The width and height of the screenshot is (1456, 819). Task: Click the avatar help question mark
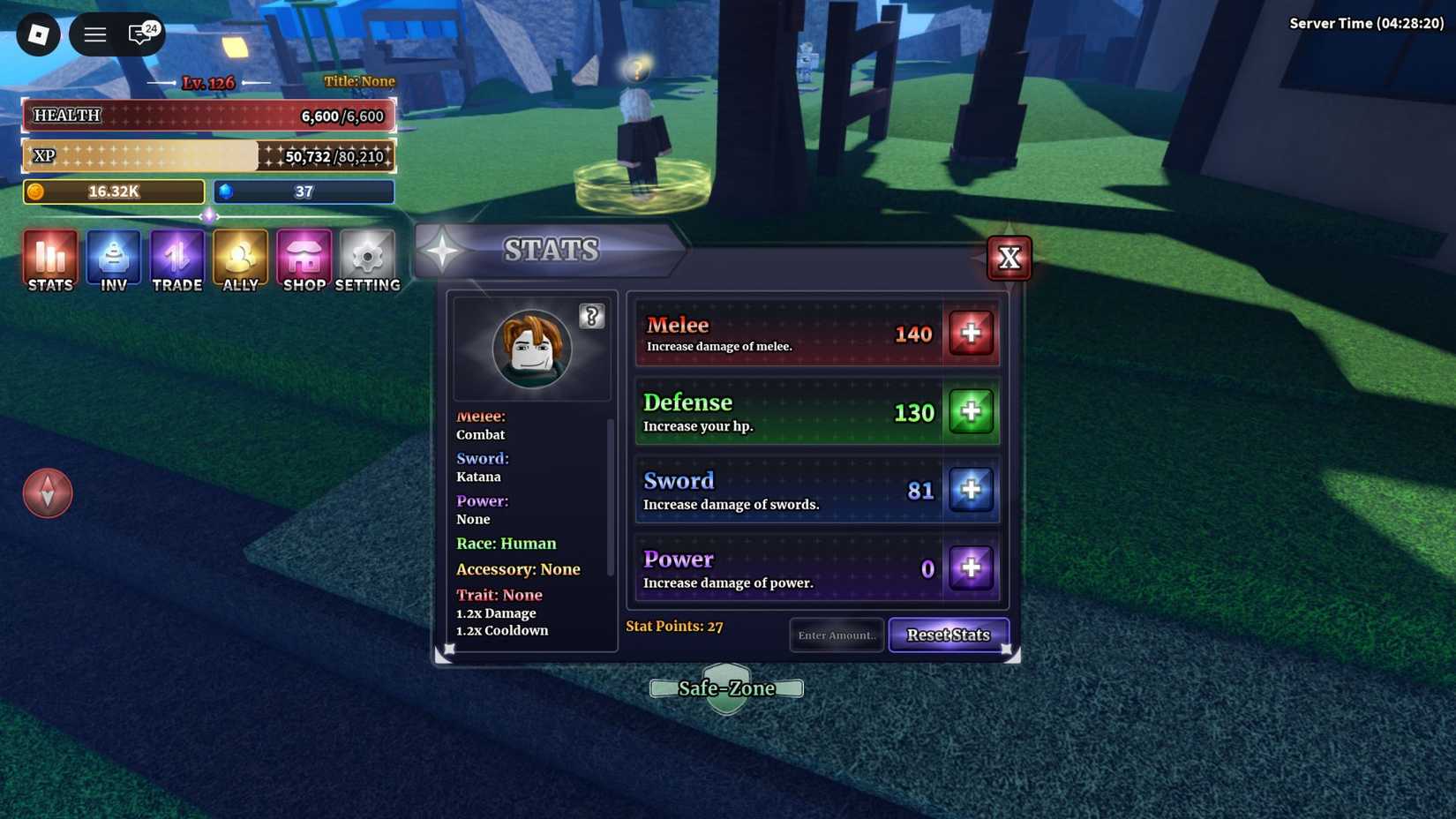point(591,316)
